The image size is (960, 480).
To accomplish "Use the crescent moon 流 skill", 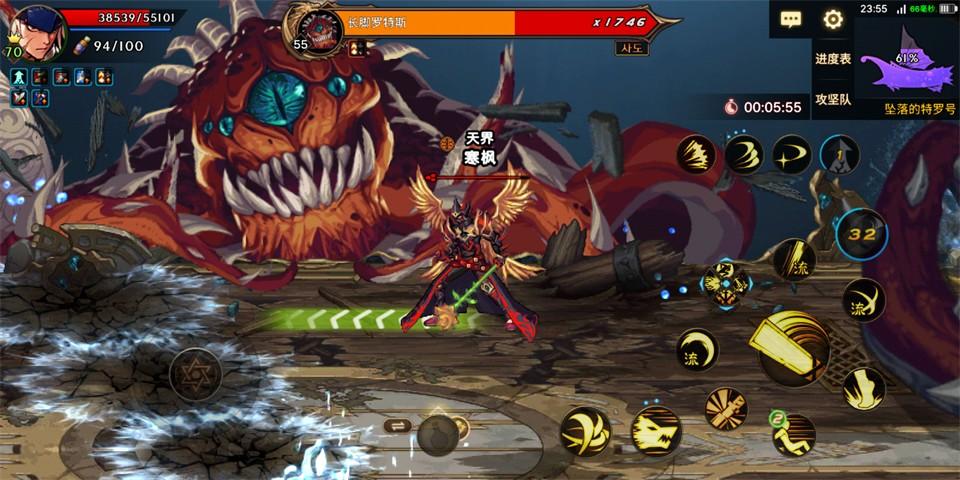I will point(697,350).
